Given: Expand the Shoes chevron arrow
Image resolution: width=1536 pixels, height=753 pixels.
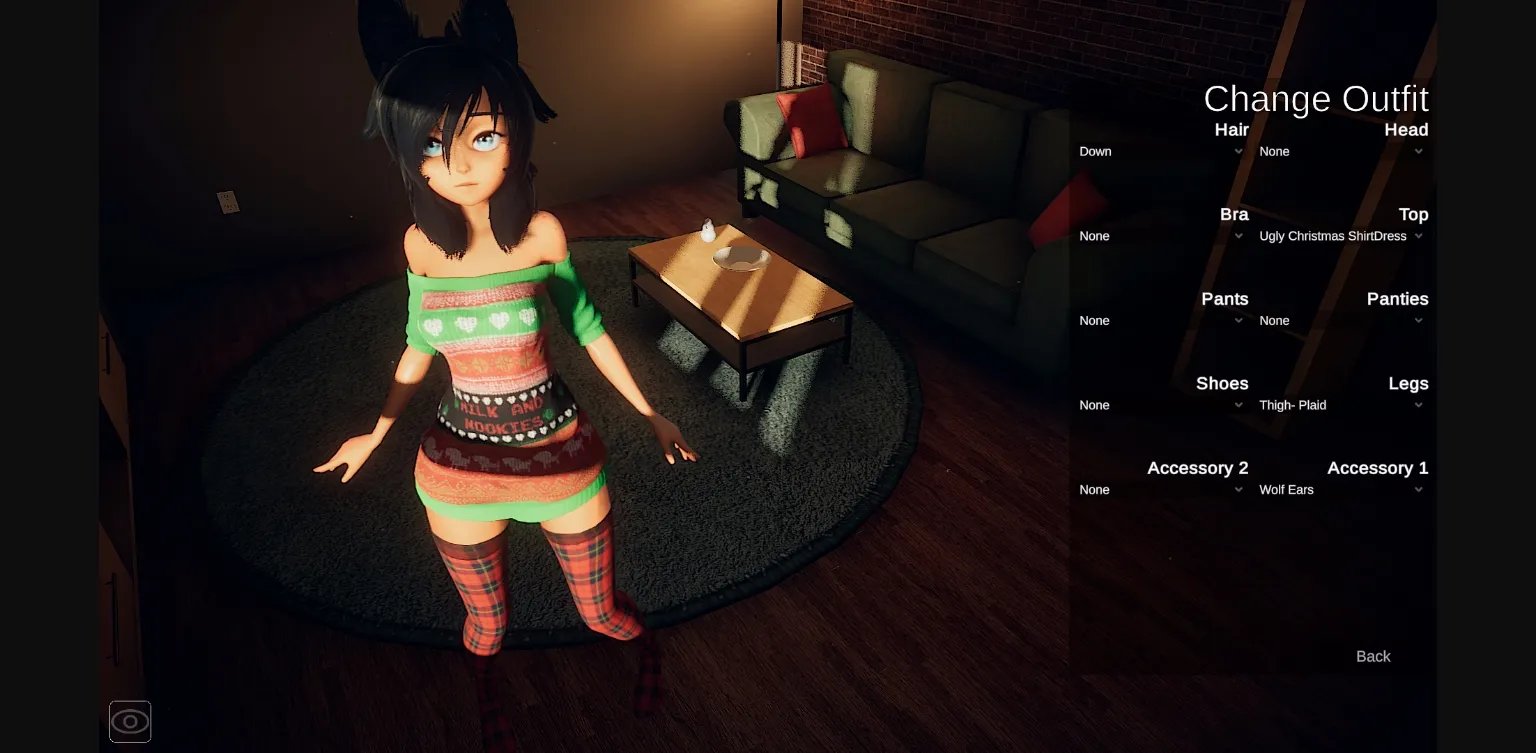Looking at the screenshot, I should 1239,405.
